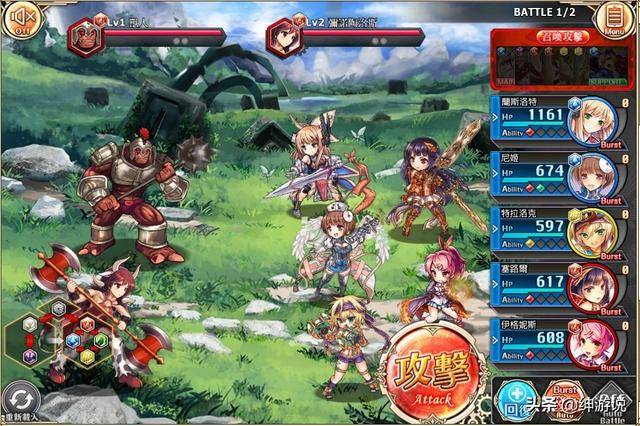This screenshot has width=640, height=426.
Task: Enable Auto Battle mode
Action: coord(612,402)
